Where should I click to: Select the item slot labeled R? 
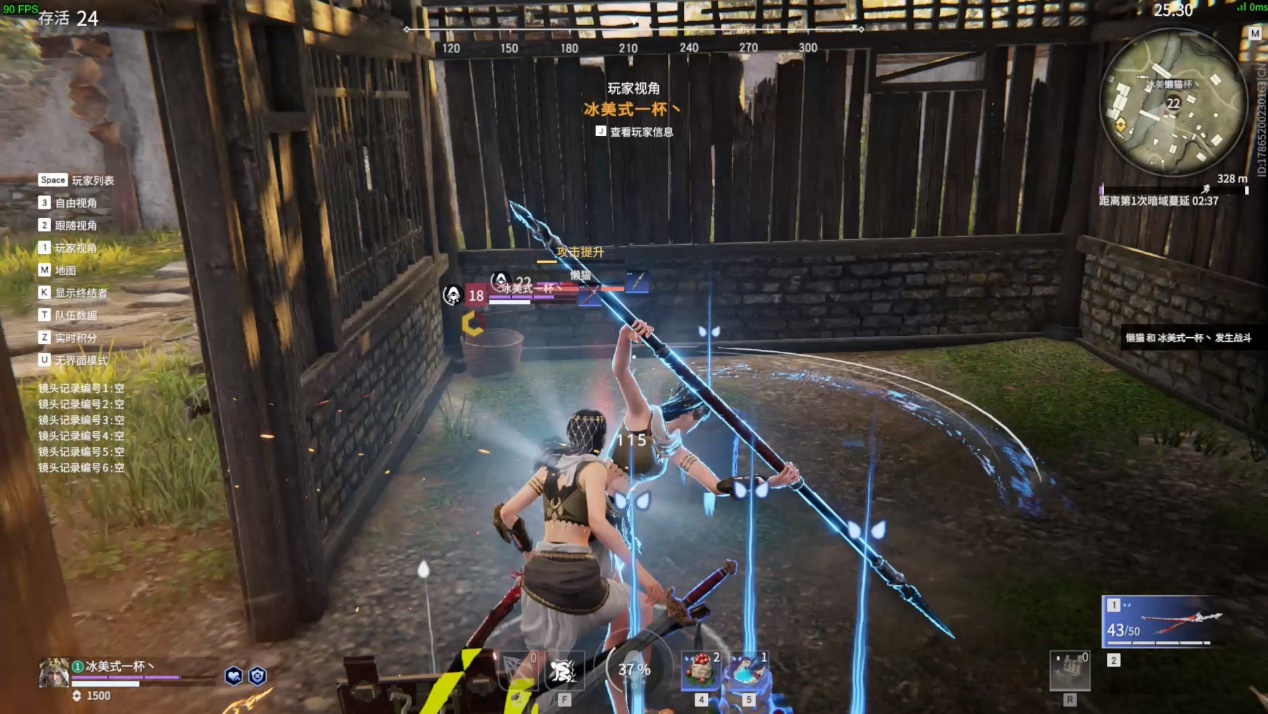point(1069,670)
